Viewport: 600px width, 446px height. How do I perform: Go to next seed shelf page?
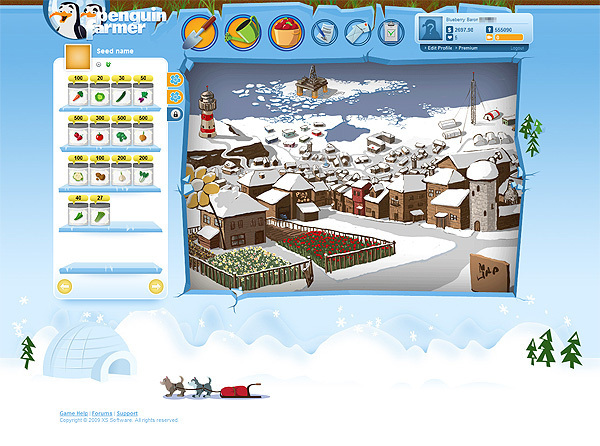[156, 287]
